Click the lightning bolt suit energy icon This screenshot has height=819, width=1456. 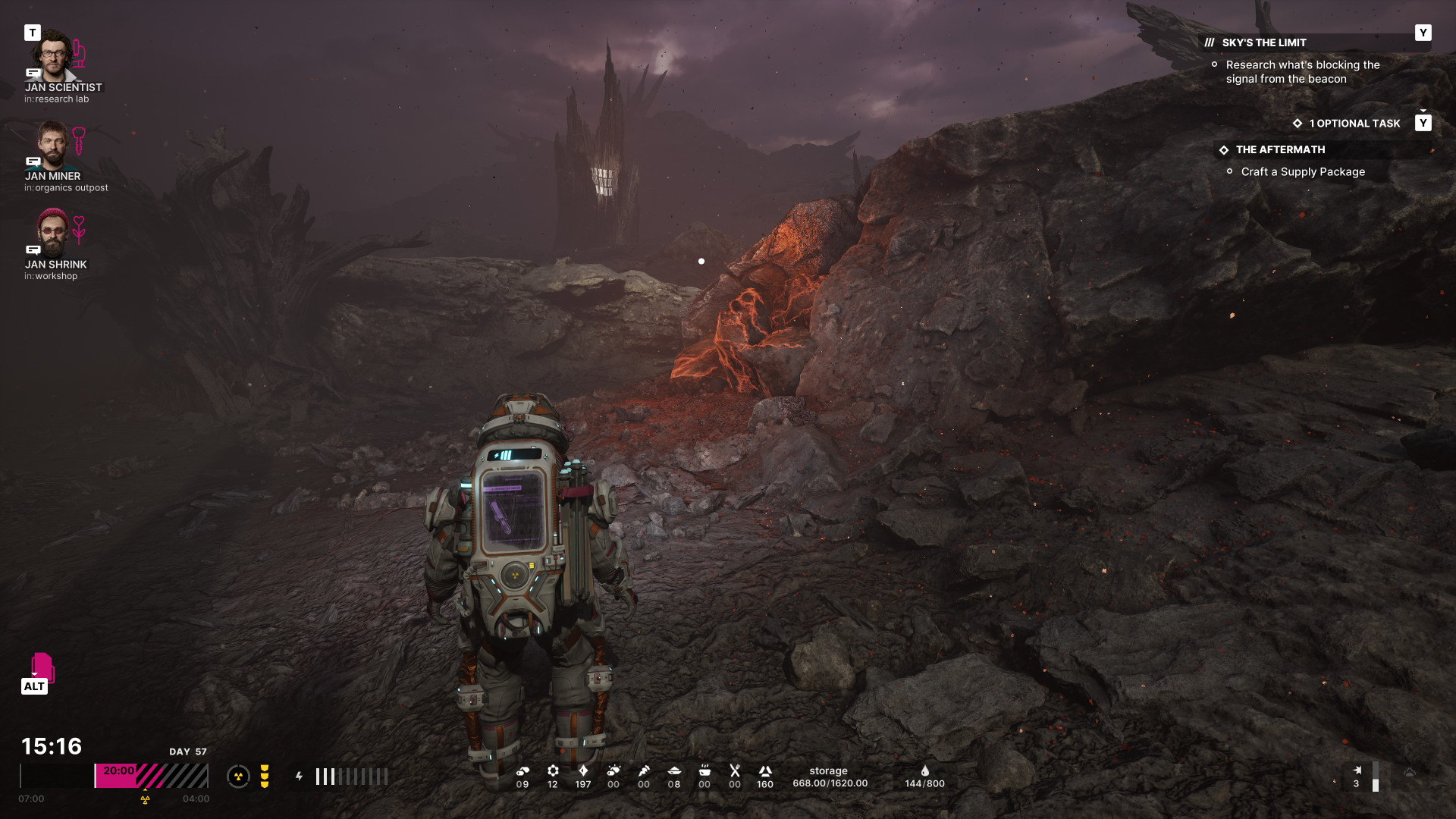(x=300, y=777)
